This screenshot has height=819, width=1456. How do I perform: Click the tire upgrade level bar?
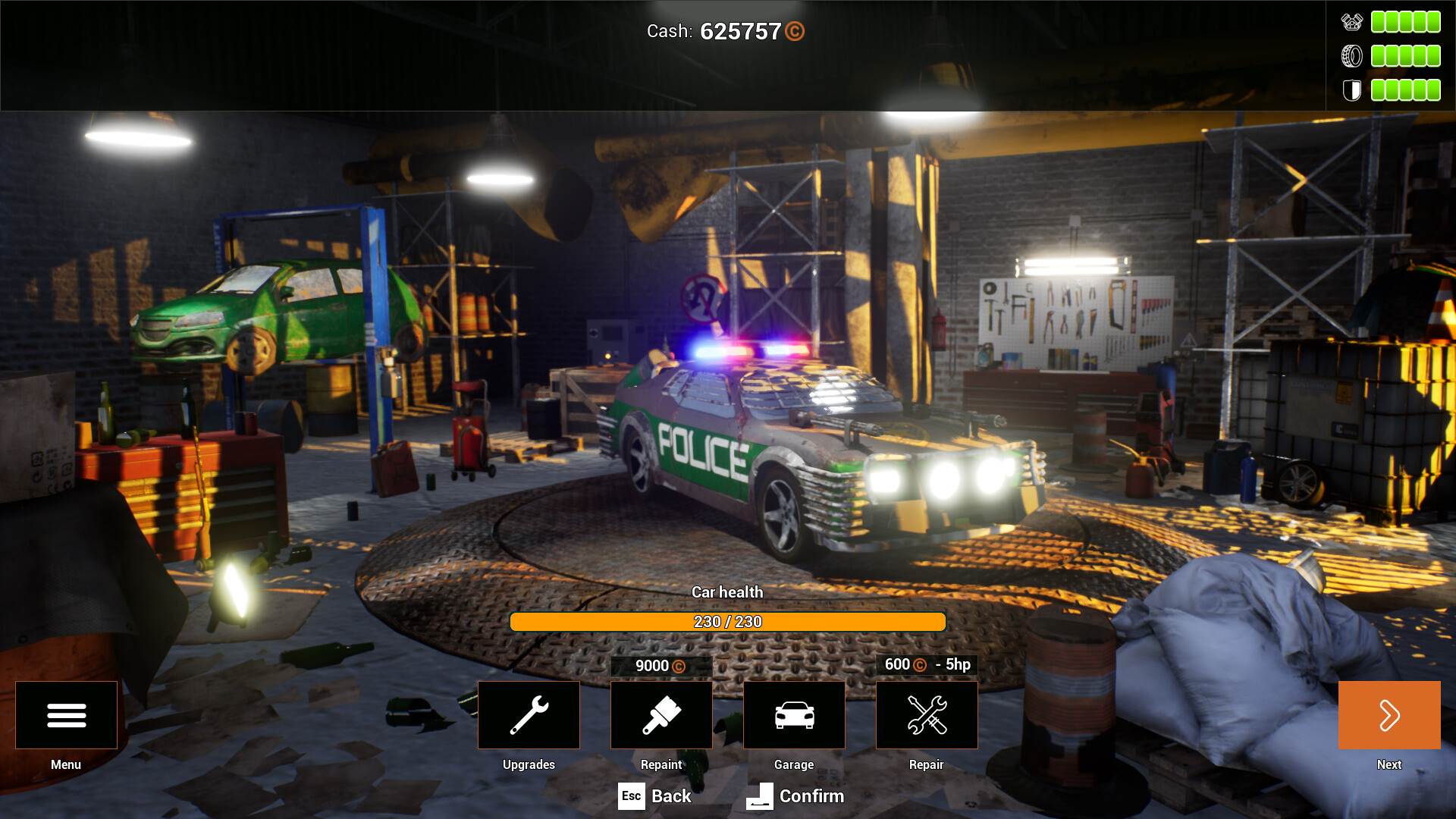point(1405,55)
